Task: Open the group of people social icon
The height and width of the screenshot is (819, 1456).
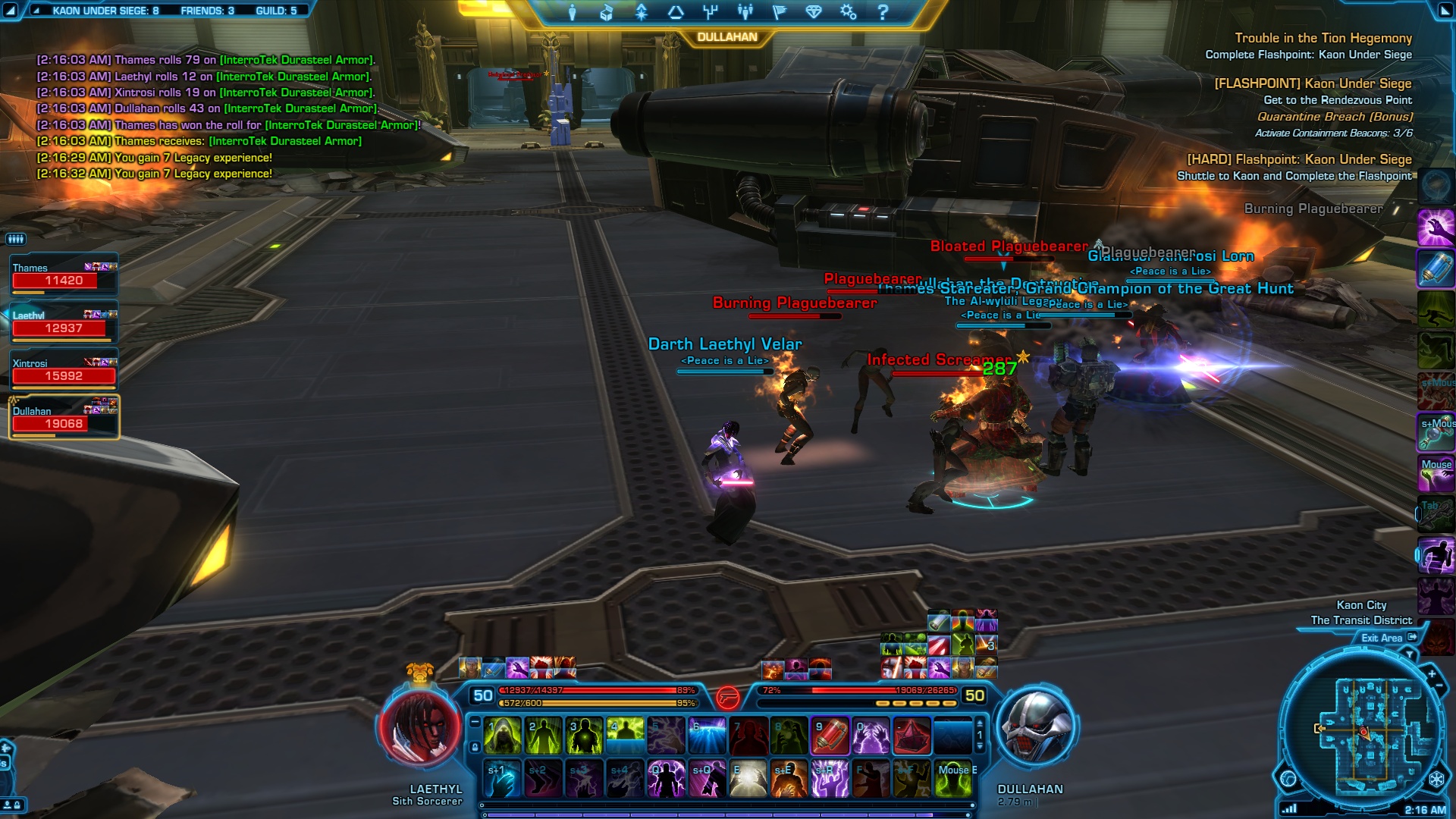Action: 745,12
